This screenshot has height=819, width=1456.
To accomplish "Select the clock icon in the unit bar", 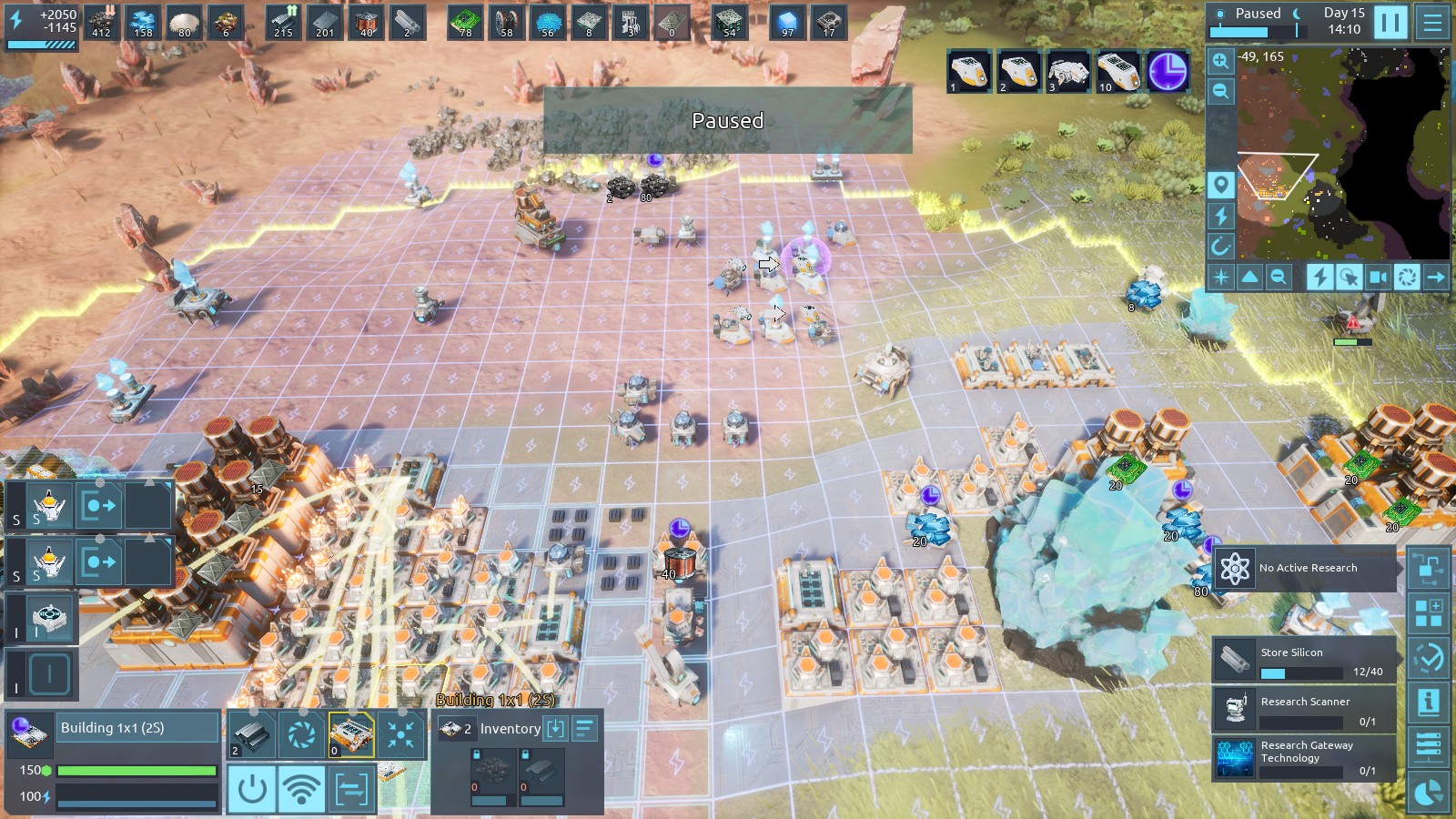I will 1168,70.
